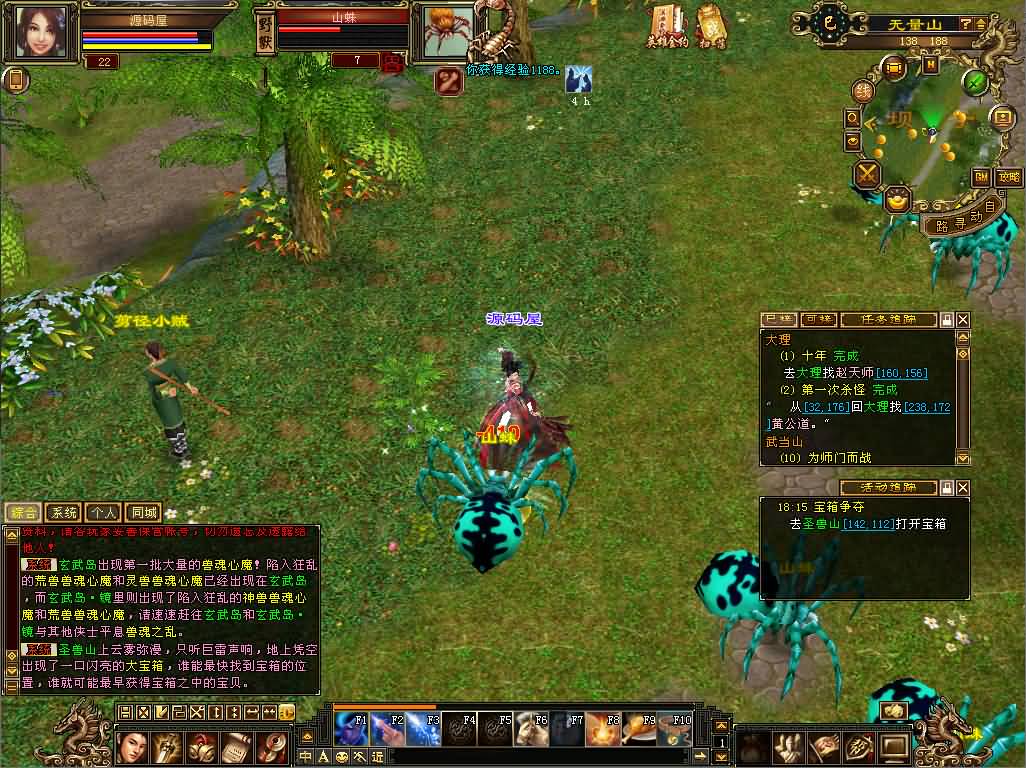The width and height of the screenshot is (1026, 768).
Task: Close the 活动追踪 activity tracker panel
Action: [963, 488]
